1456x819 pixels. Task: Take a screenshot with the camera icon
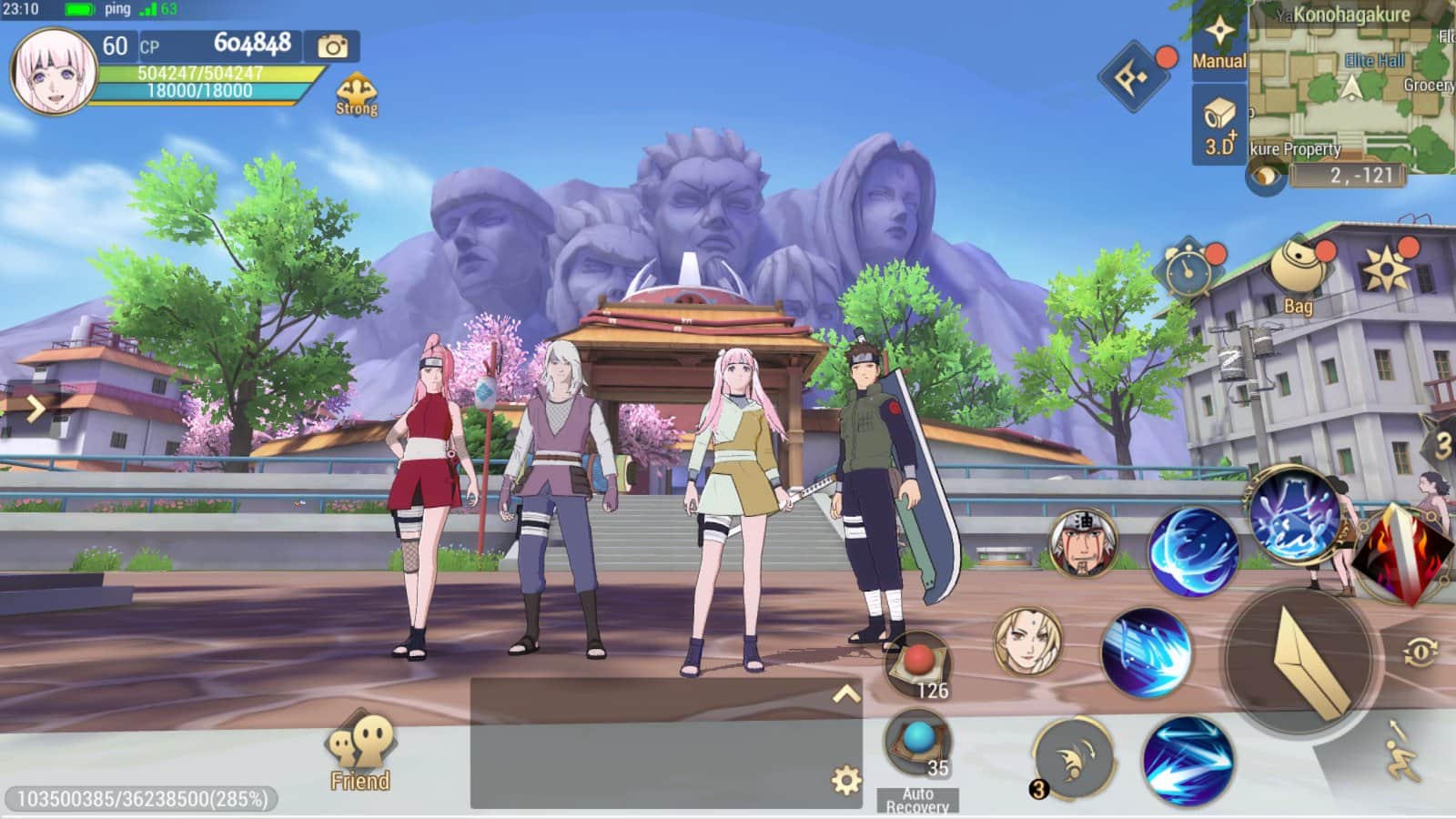point(331,45)
